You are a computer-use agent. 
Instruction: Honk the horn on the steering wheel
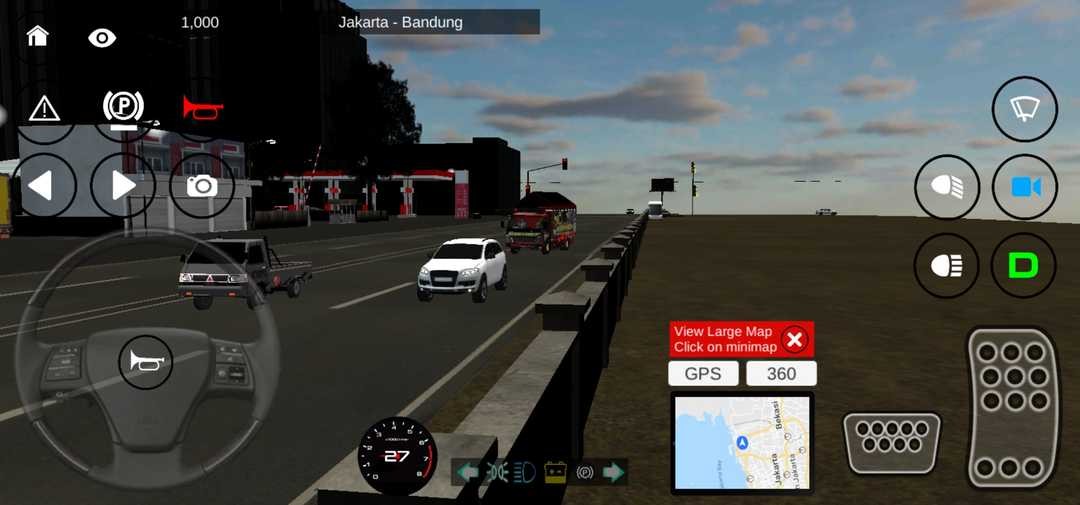[146, 362]
